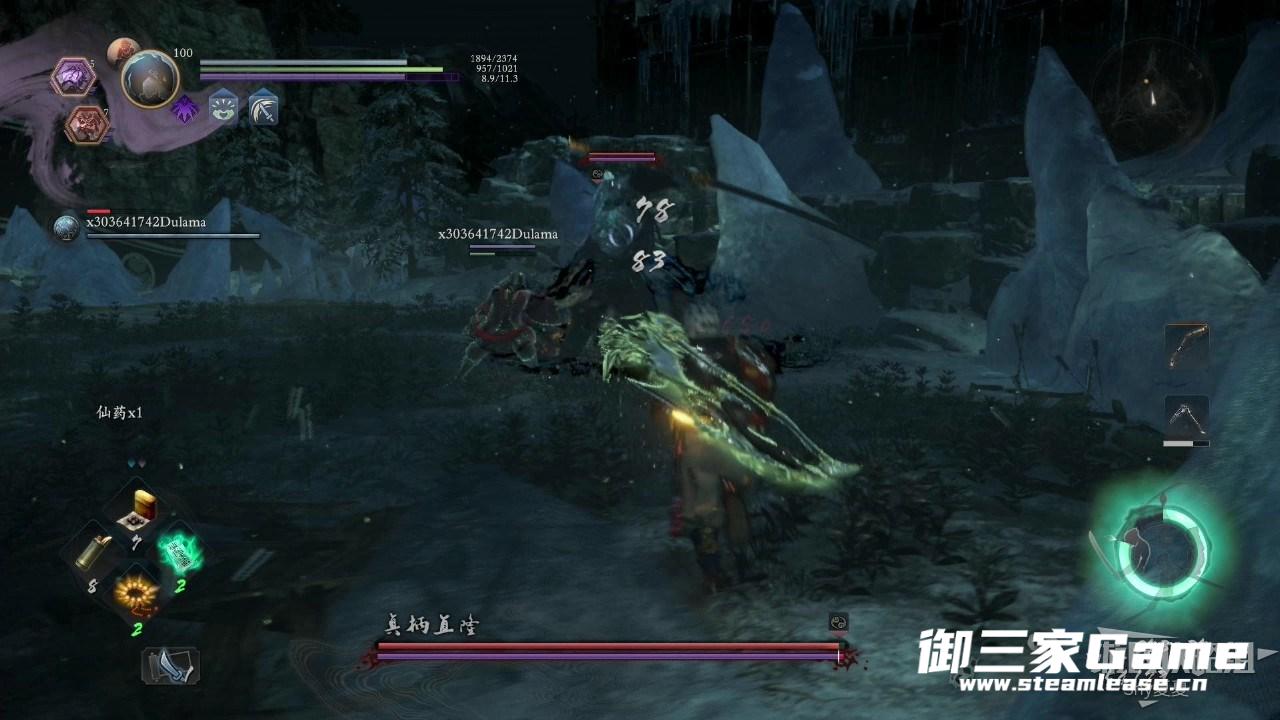Use the brass cylinder item
This screenshot has height=720, width=1280.
(x=96, y=552)
